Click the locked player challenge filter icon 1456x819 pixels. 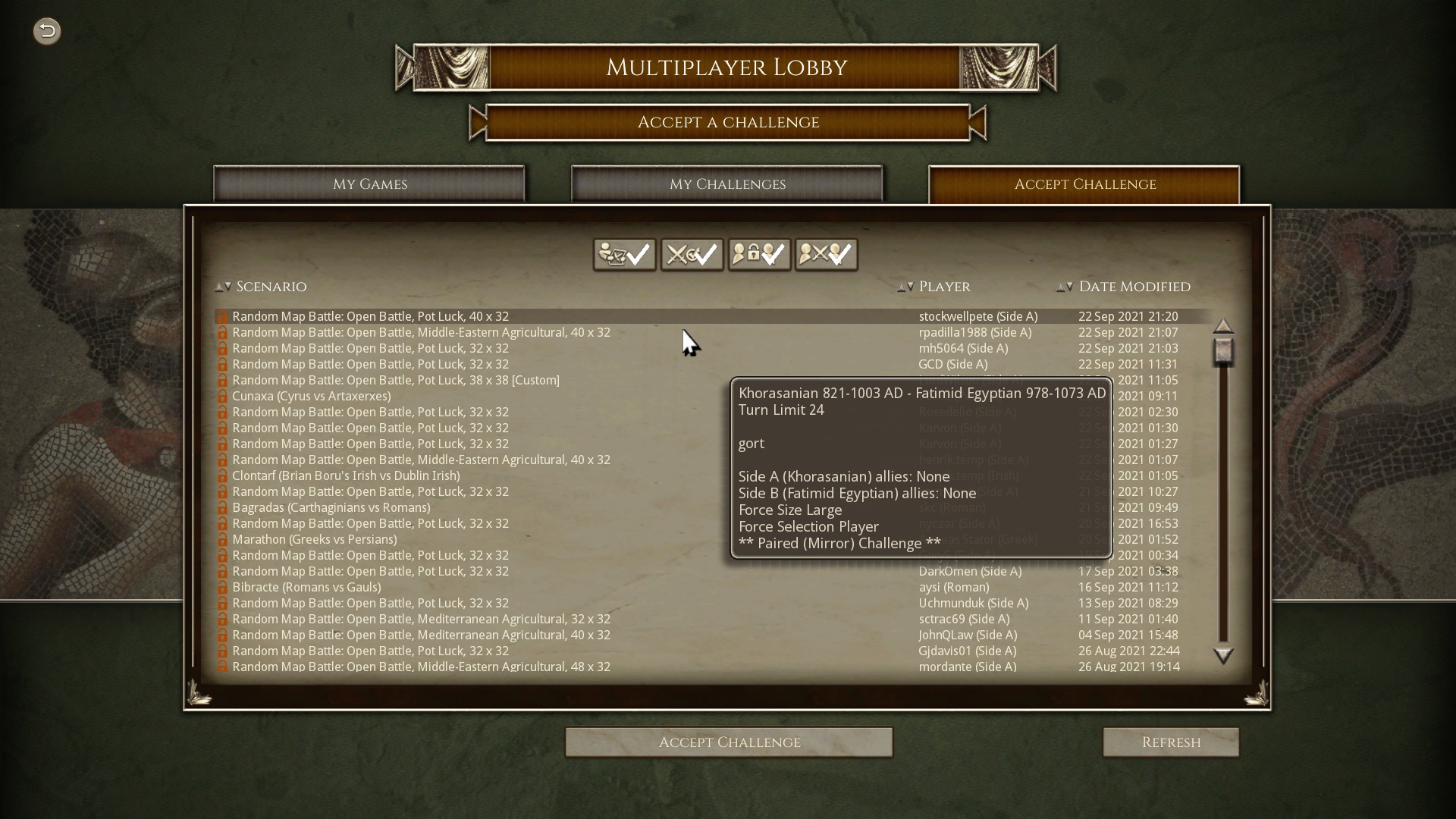coord(759,254)
